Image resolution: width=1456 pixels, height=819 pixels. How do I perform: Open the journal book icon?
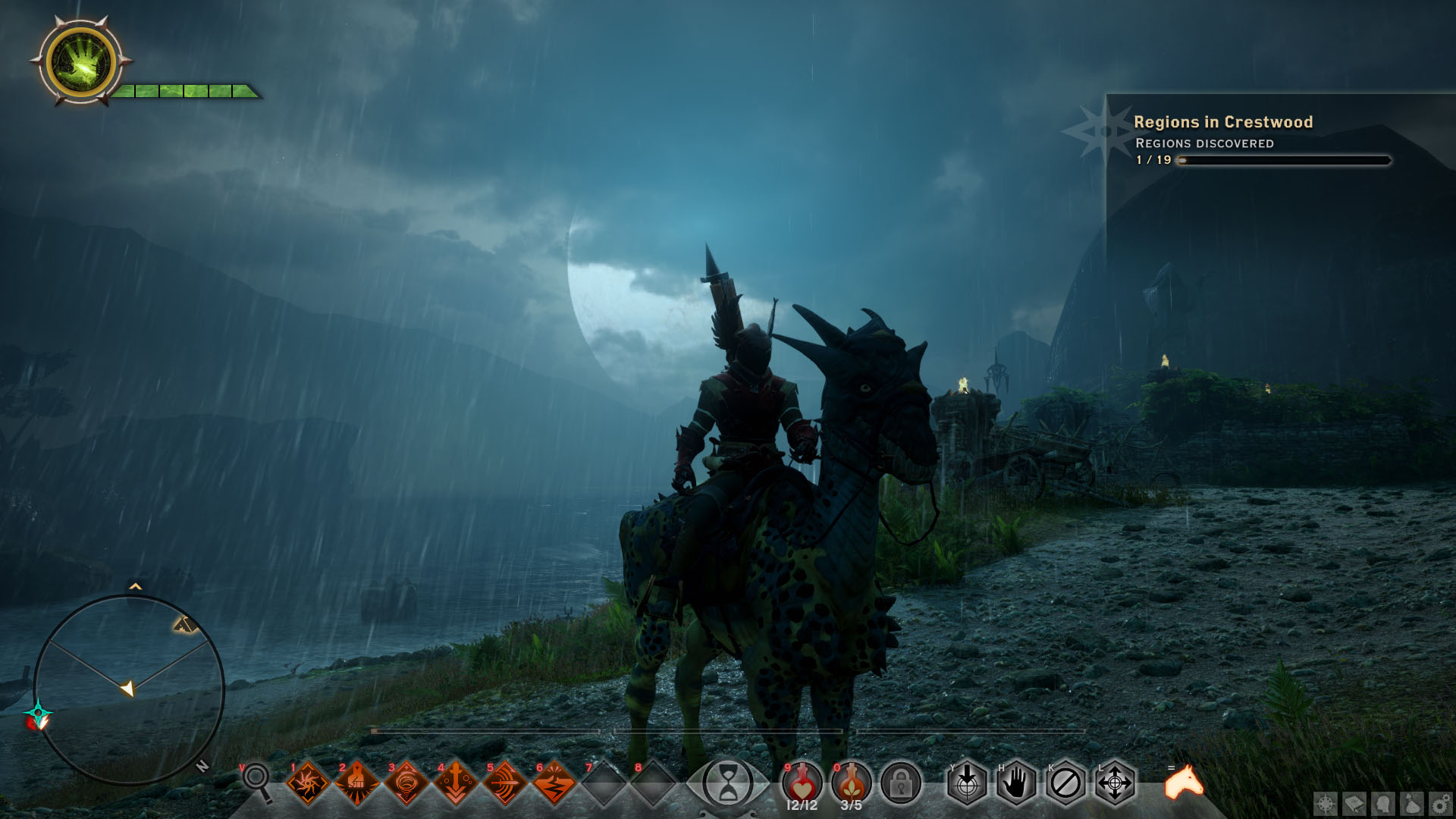tap(1354, 803)
